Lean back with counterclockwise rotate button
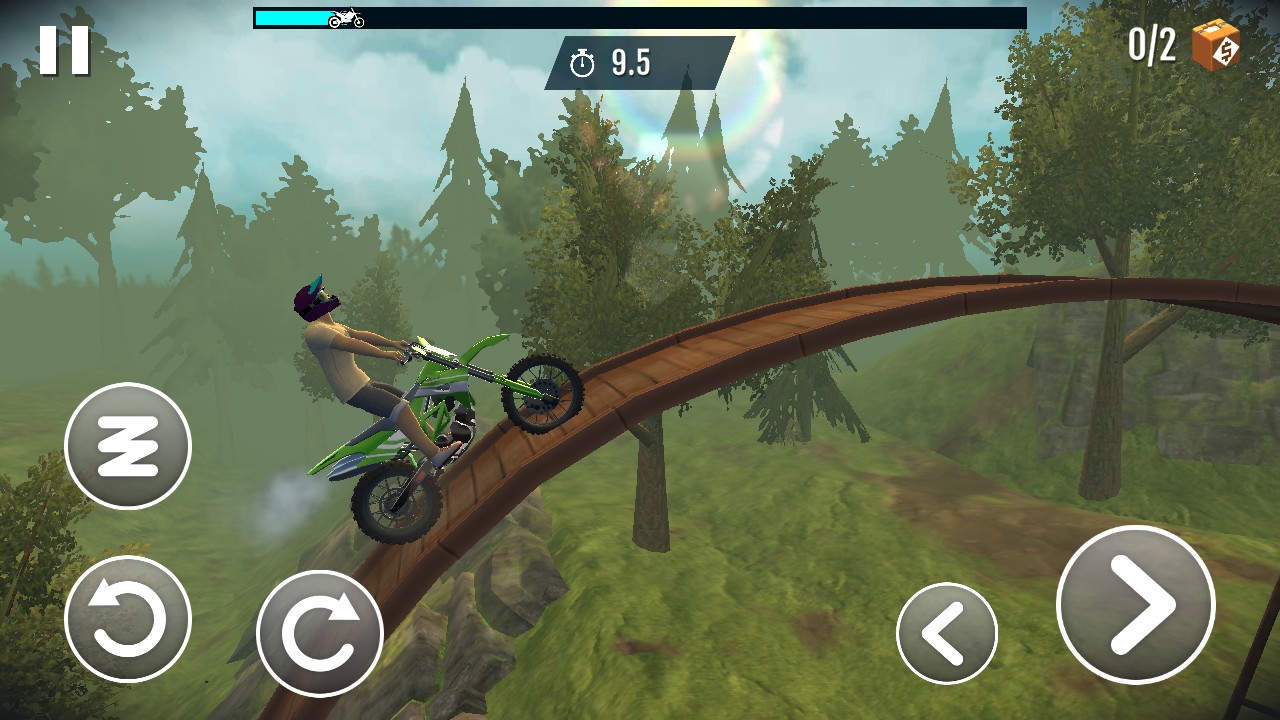The width and height of the screenshot is (1280, 720). pyautogui.click(x=128, y=619)
